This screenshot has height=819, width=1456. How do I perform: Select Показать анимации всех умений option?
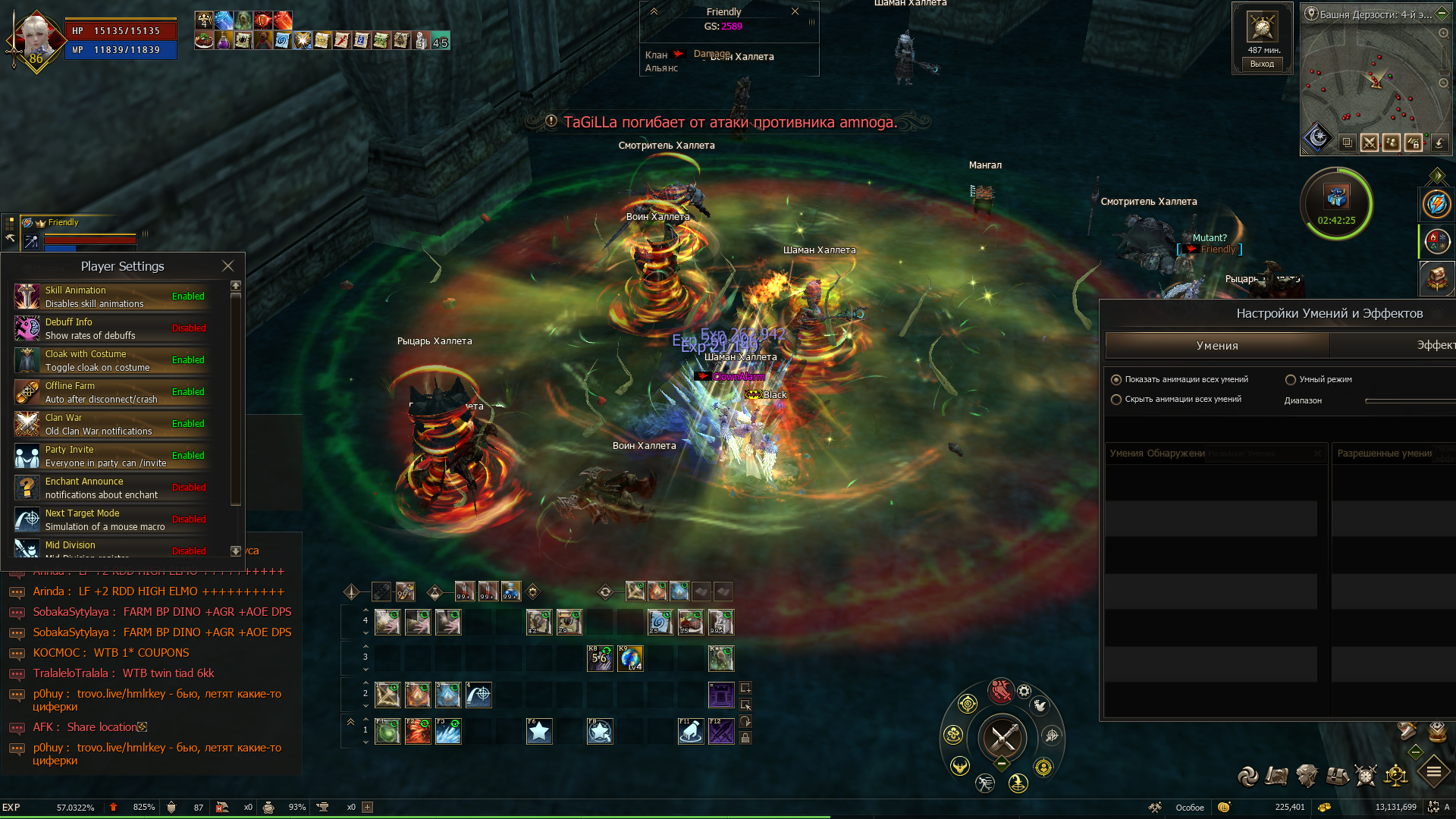tap(1116, 380)
